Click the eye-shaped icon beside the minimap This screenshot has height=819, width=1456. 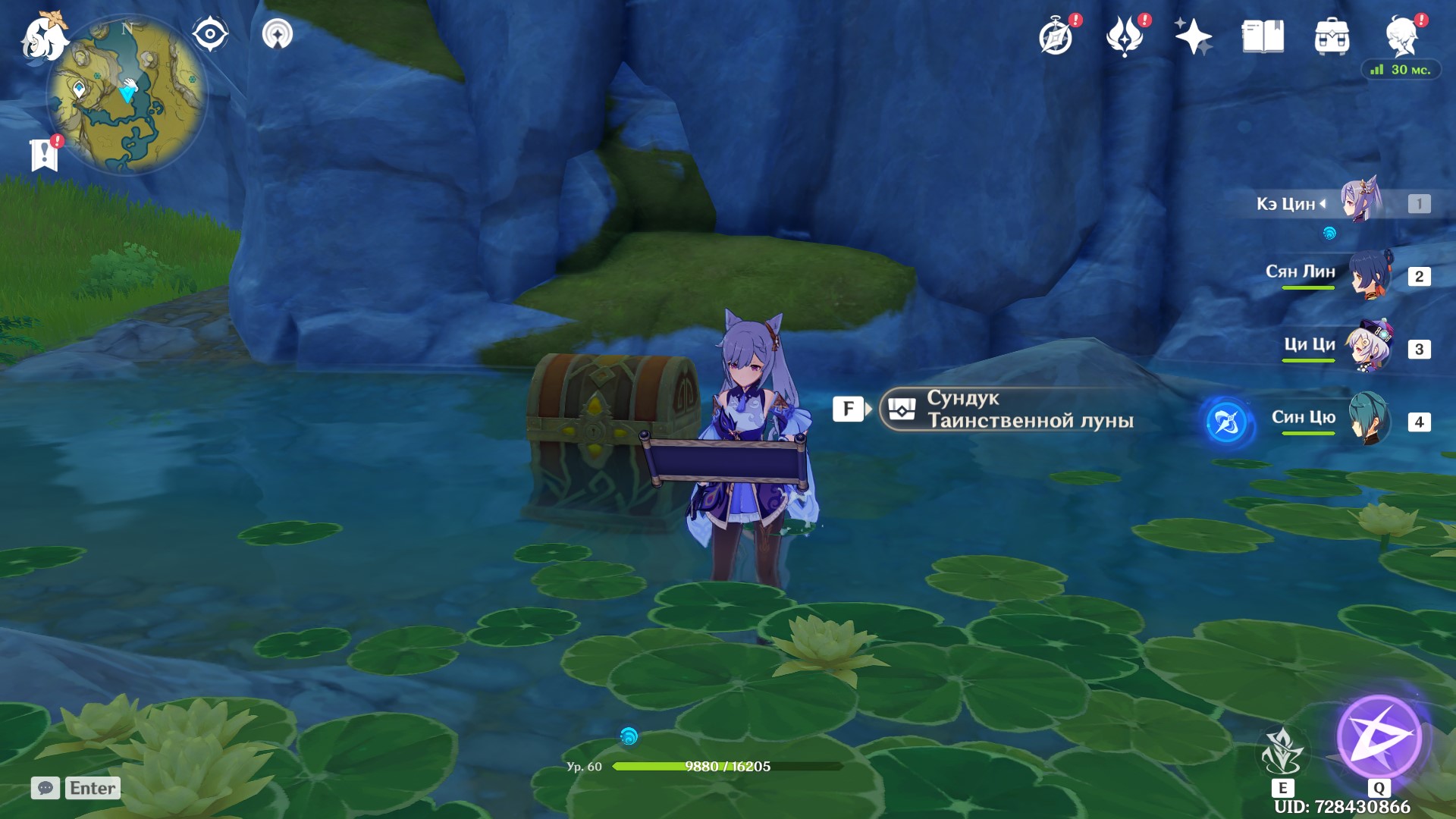210,32
